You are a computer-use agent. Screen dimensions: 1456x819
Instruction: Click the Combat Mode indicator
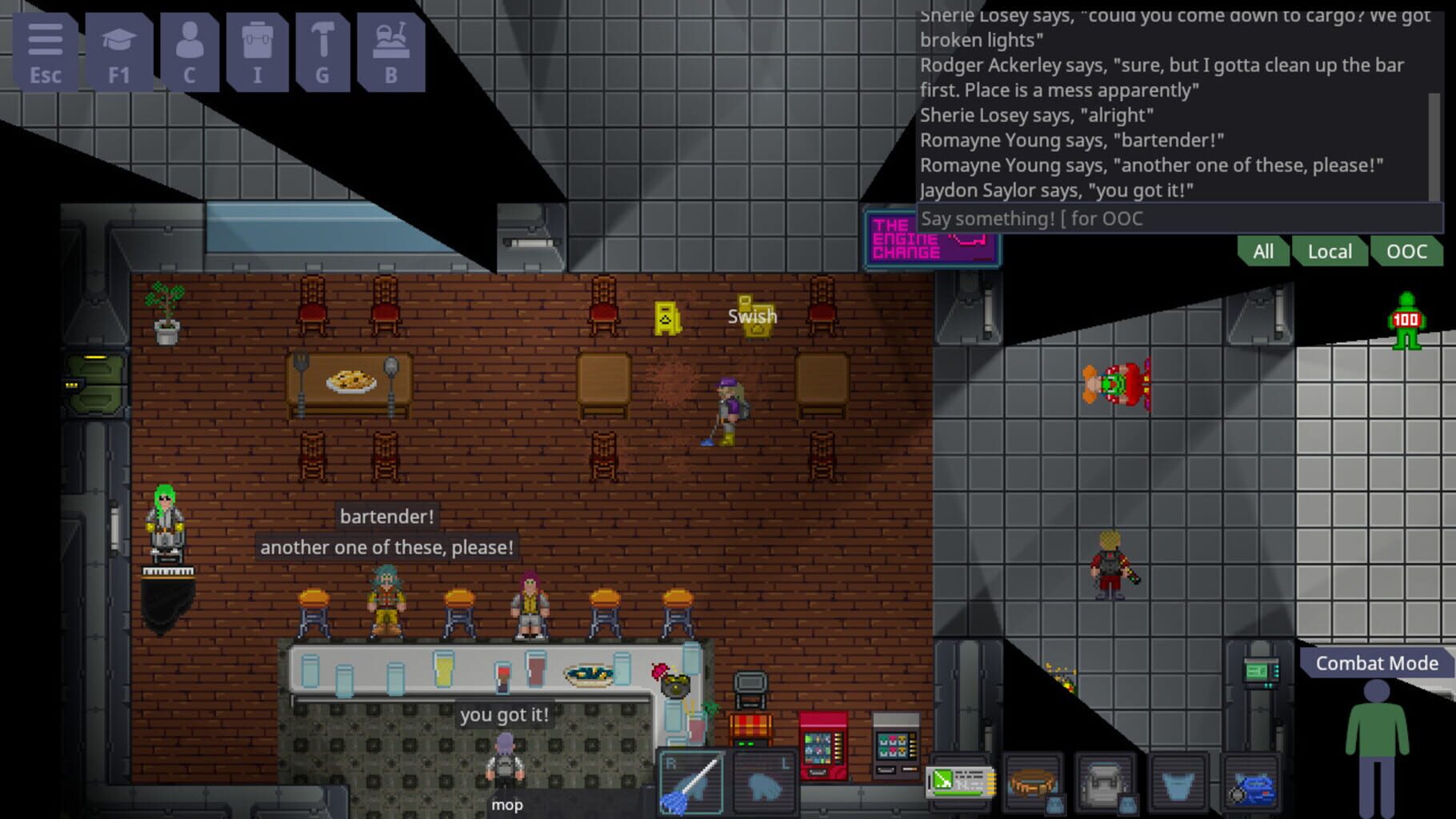tap(1376, 662)
